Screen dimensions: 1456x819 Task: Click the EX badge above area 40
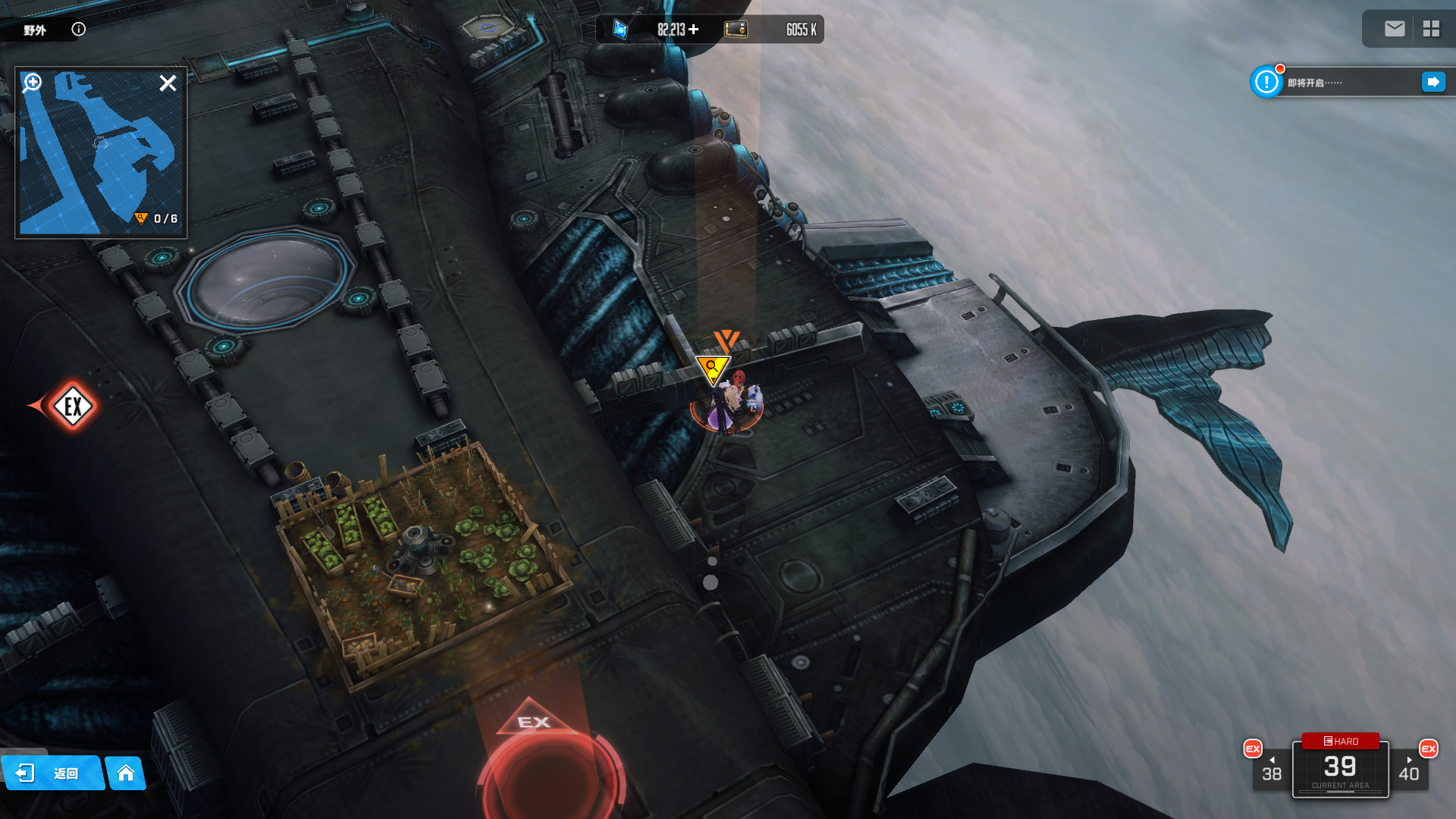point(1429,748)
